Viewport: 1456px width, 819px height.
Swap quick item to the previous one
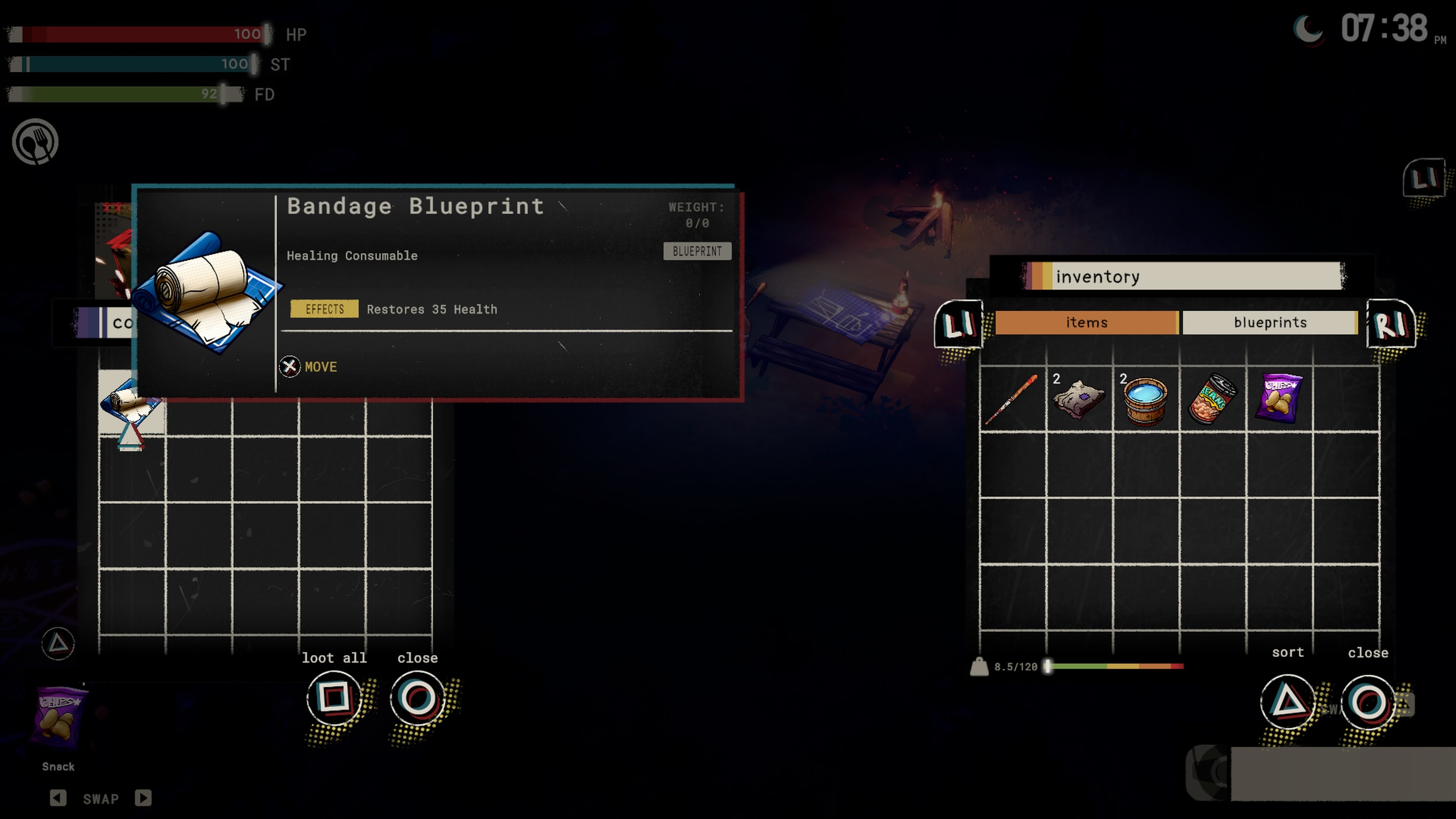click(x=58, y=798)
